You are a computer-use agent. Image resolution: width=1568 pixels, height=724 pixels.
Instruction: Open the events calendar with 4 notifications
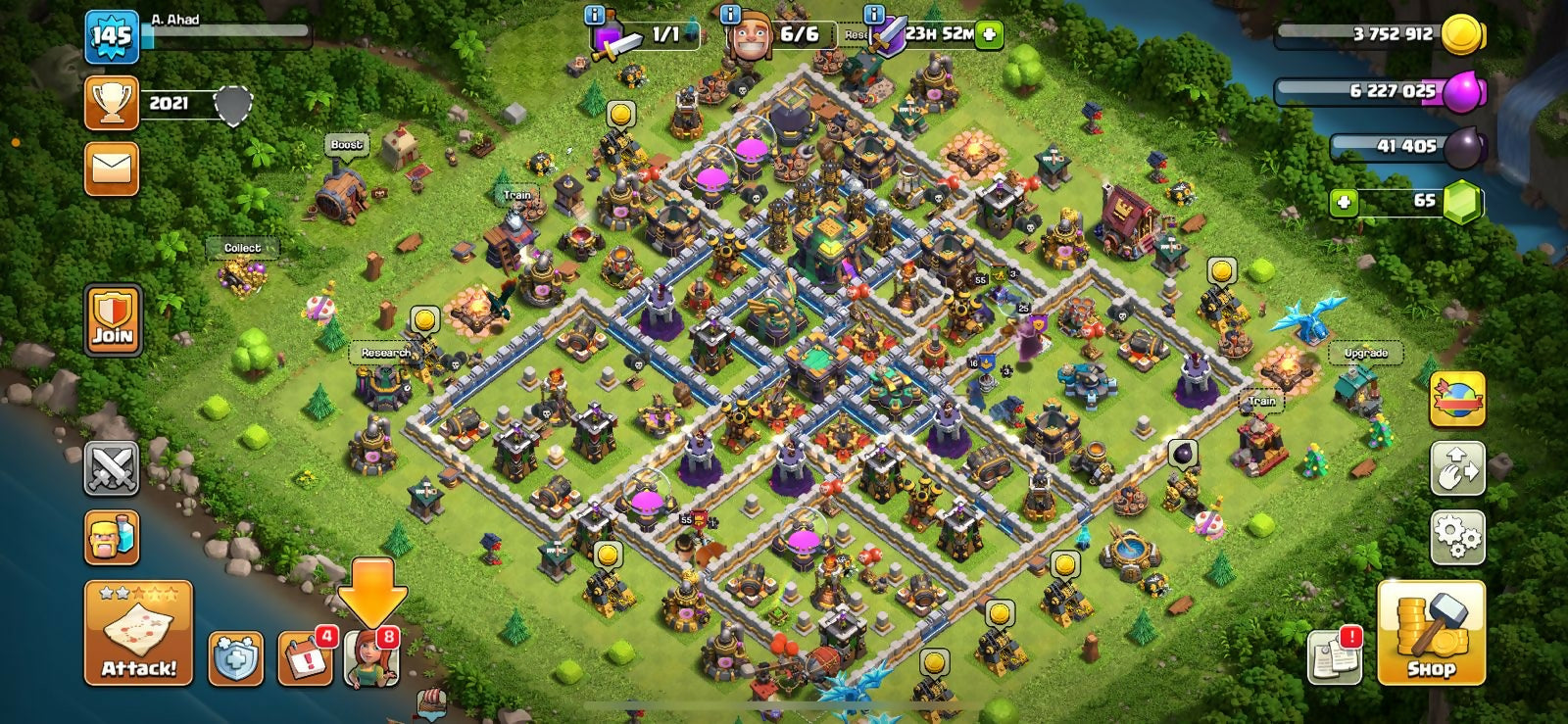(306, 657)
